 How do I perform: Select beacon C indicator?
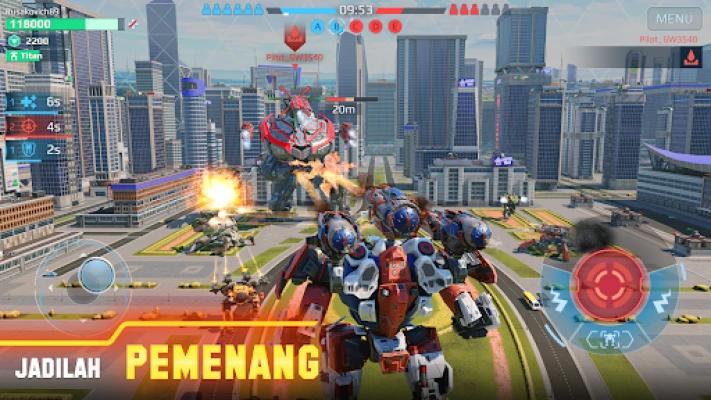(357, 27)
